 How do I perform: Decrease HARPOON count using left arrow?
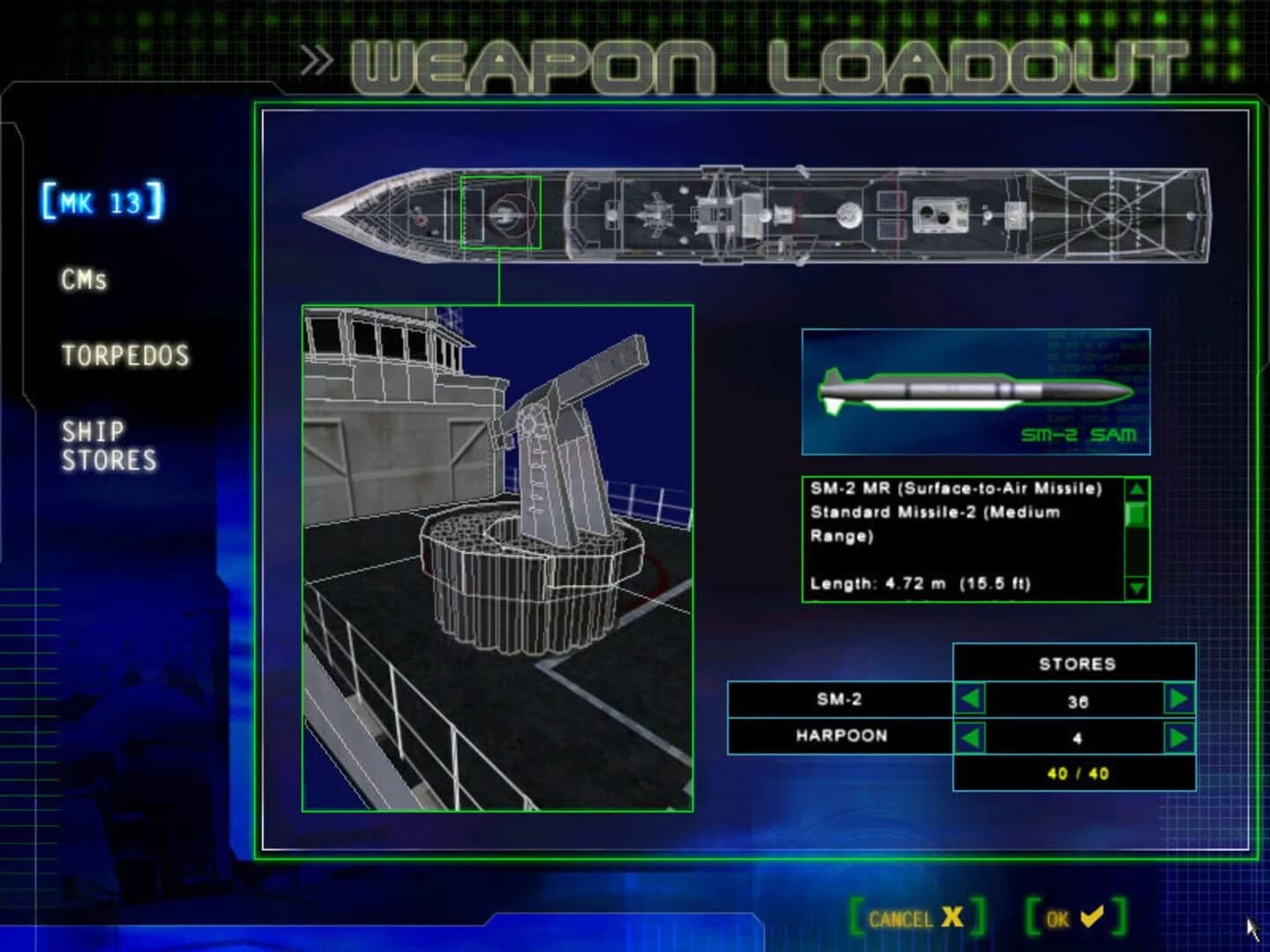point(972,736)
